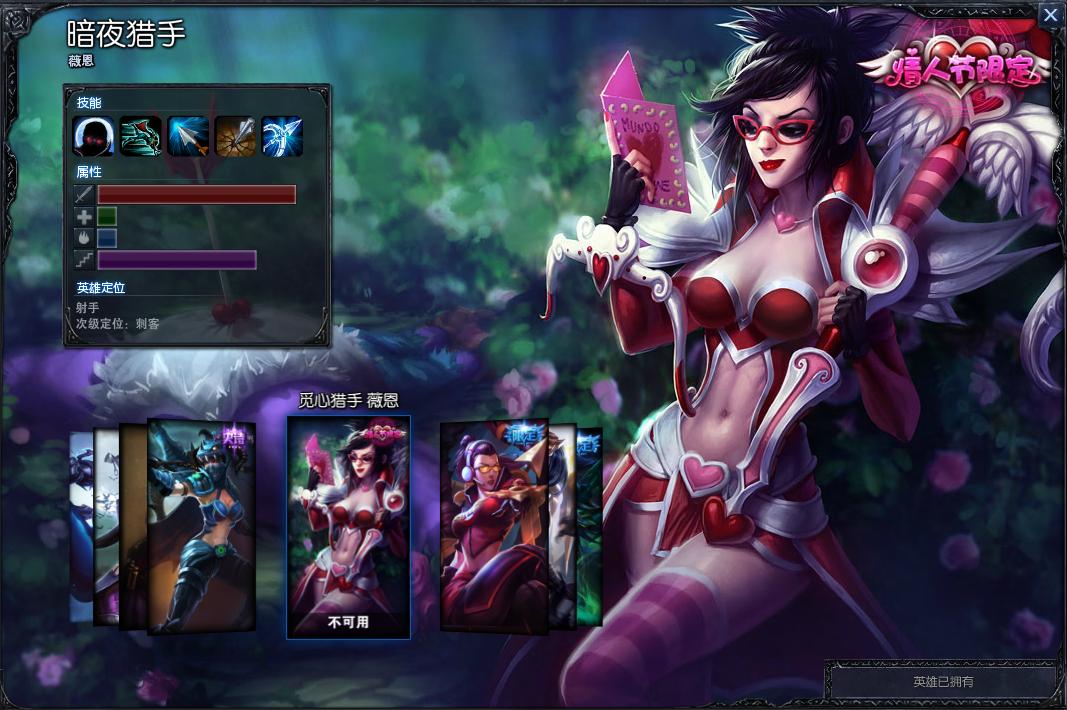Image resolution: width=1067 pixels, height=710 pixels.
Task: Select the Night Hunter passive ability icon
Action: pyautogui.click(x=92, y=136)
